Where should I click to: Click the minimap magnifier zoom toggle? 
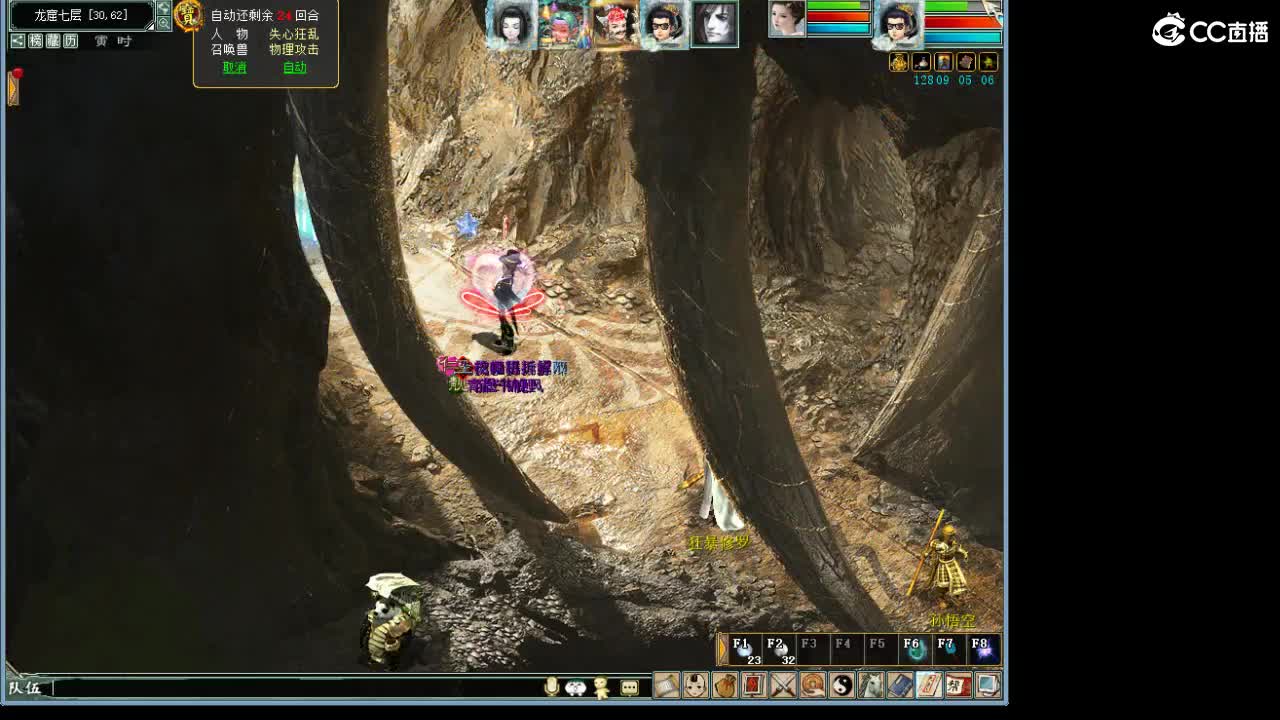point(164,23)
